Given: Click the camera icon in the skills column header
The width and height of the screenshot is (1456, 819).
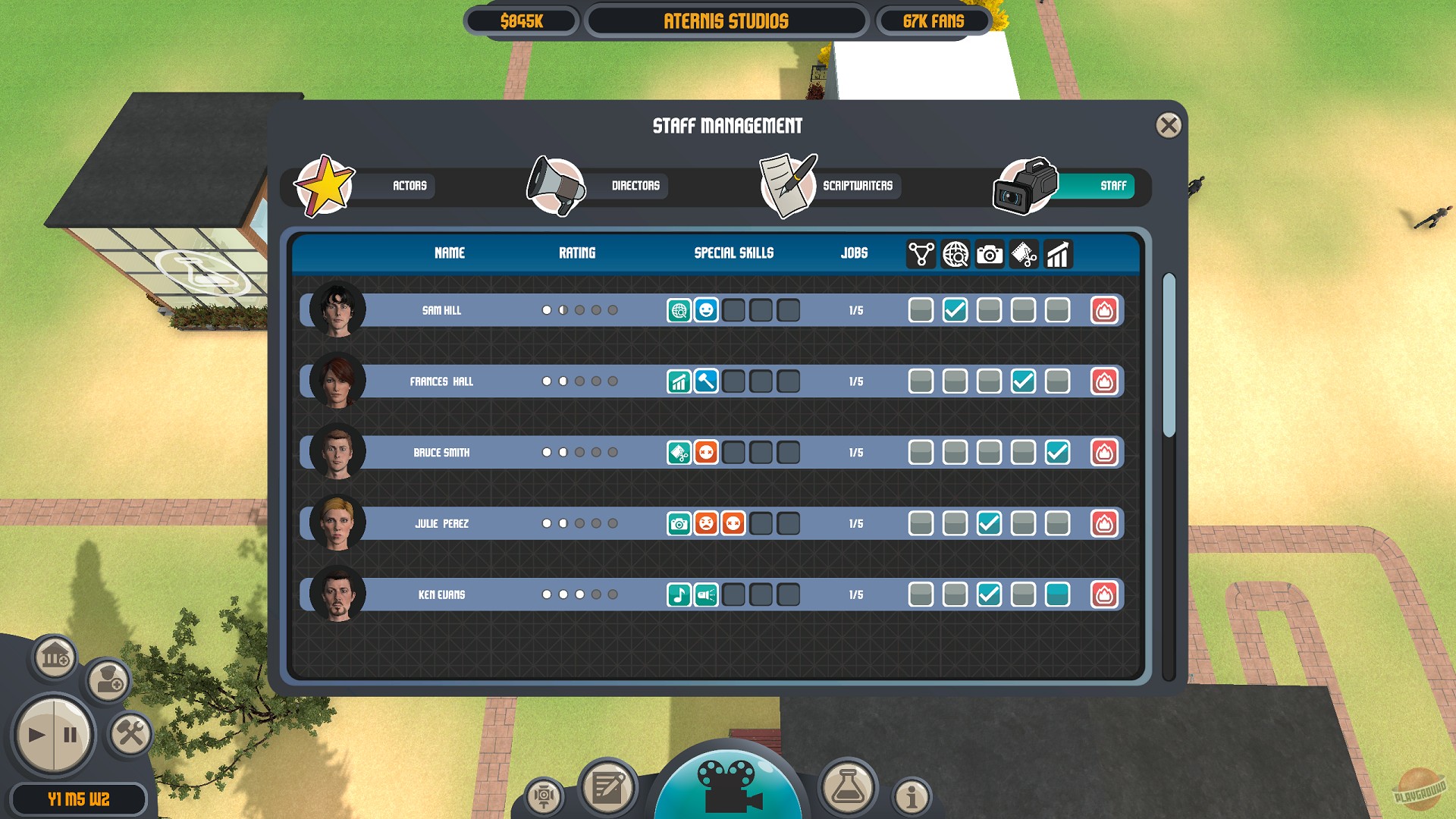Looking at the screenshot, I should [989, 254].
